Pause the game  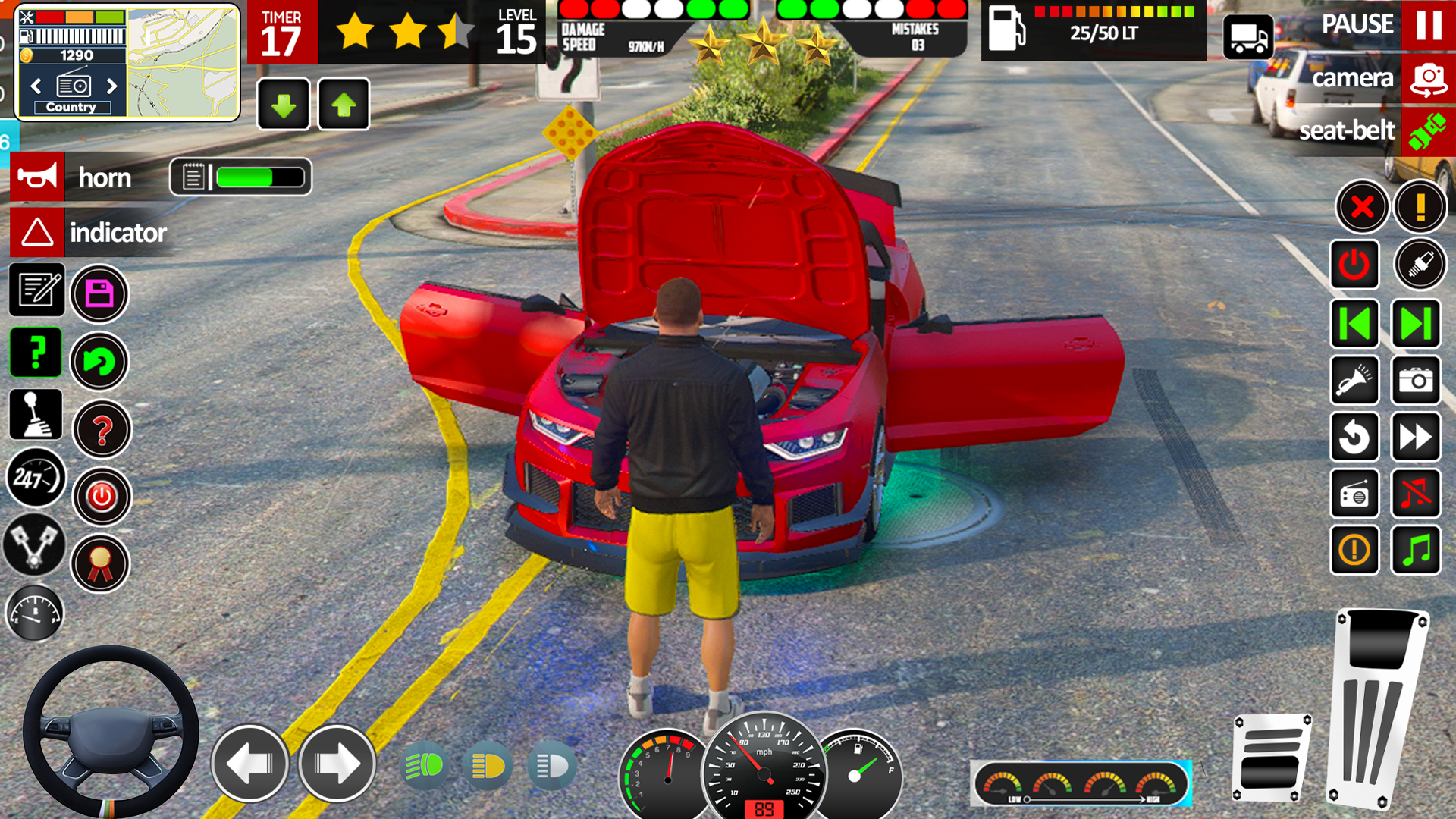click(x=1428, y=24)
